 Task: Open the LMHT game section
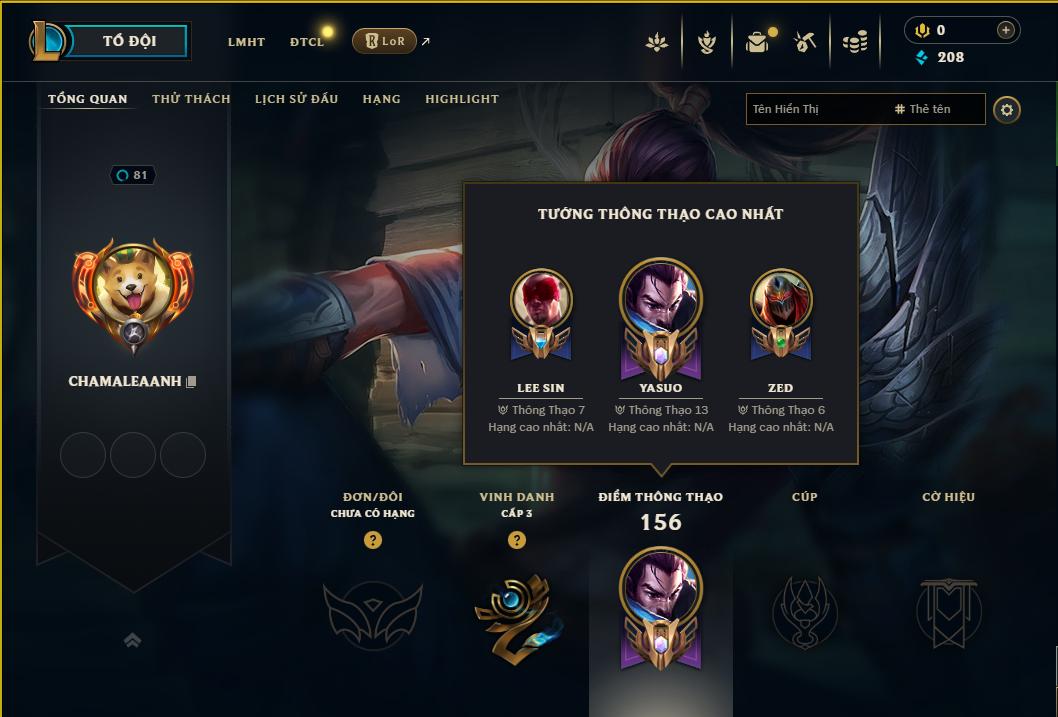tap(246, 42)
